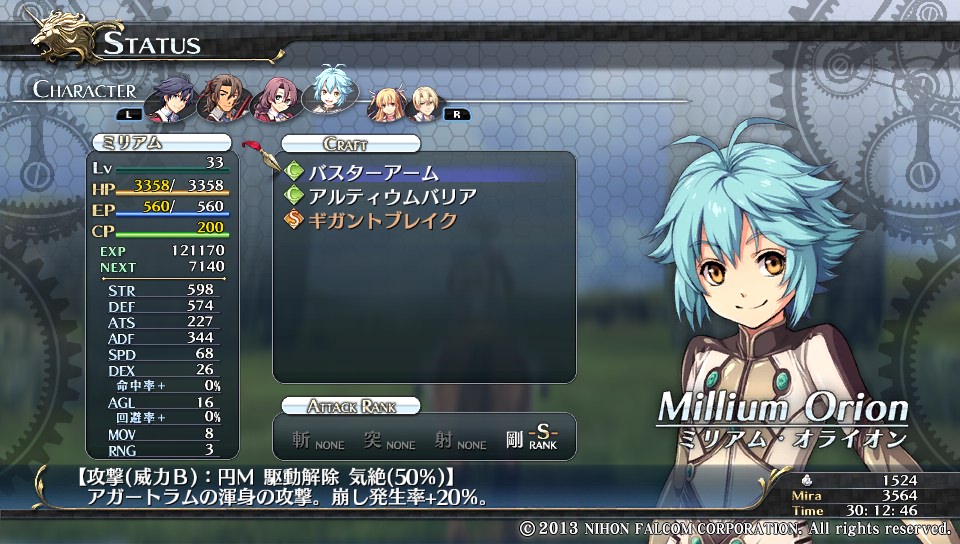
Task: Choose the アルティウムバリア craft
Action: coord(391,196)
